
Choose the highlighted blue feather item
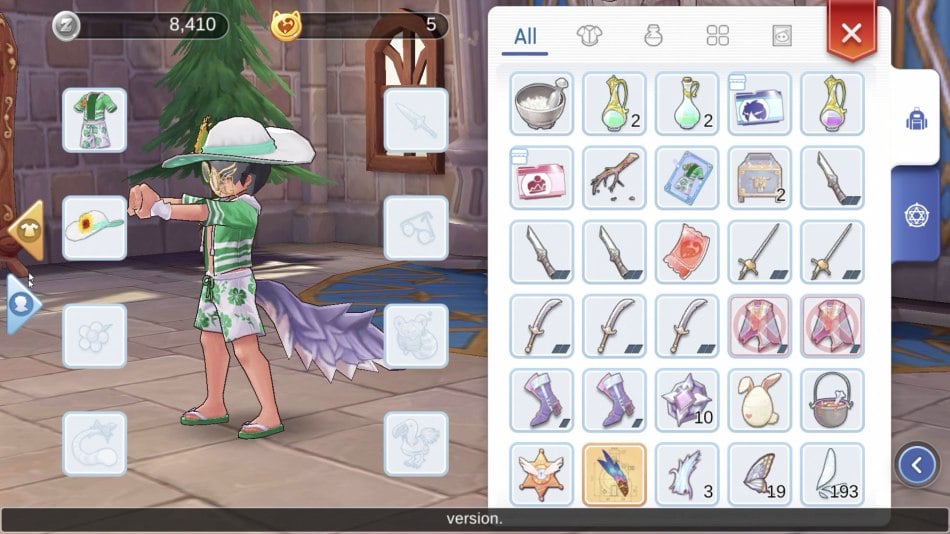614,473
